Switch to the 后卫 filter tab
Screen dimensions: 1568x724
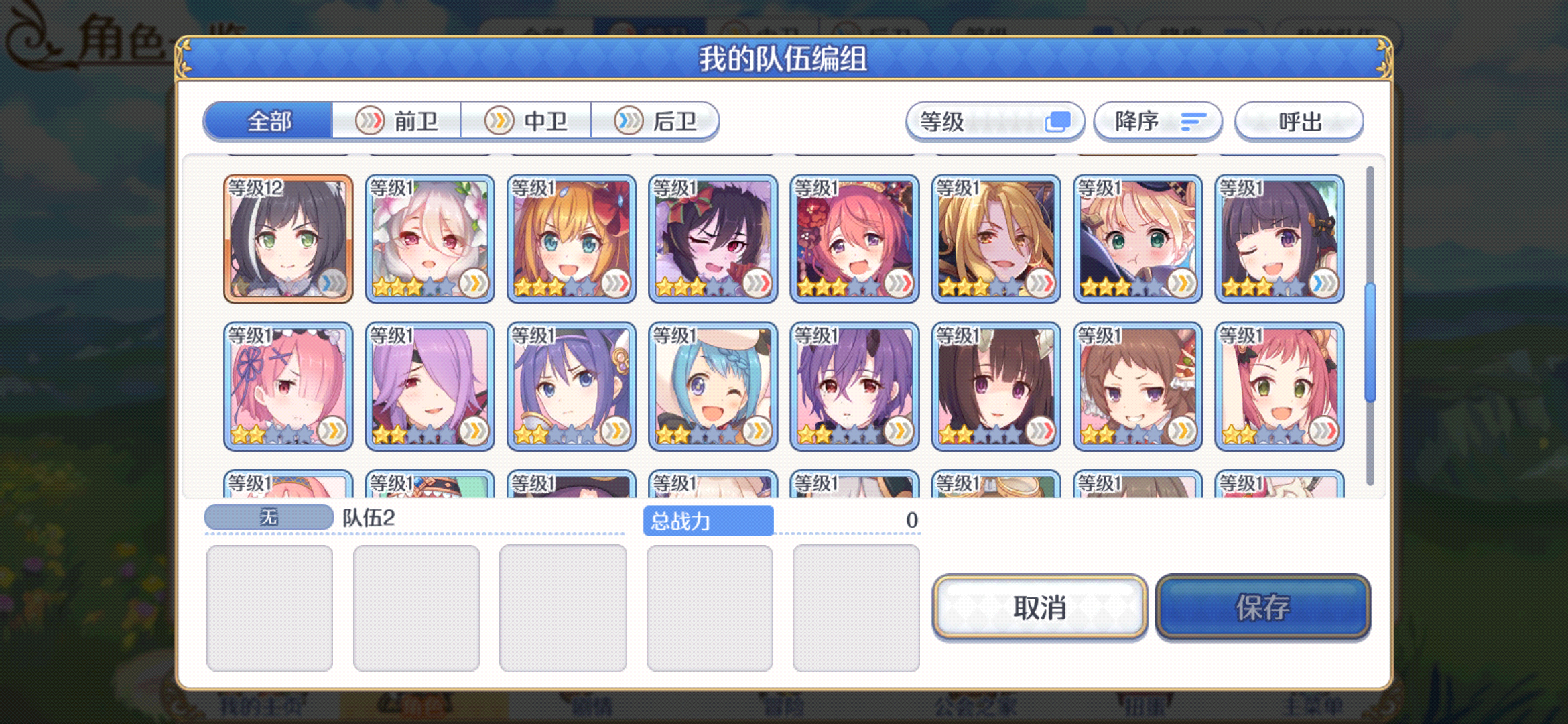tap(655, 121)
